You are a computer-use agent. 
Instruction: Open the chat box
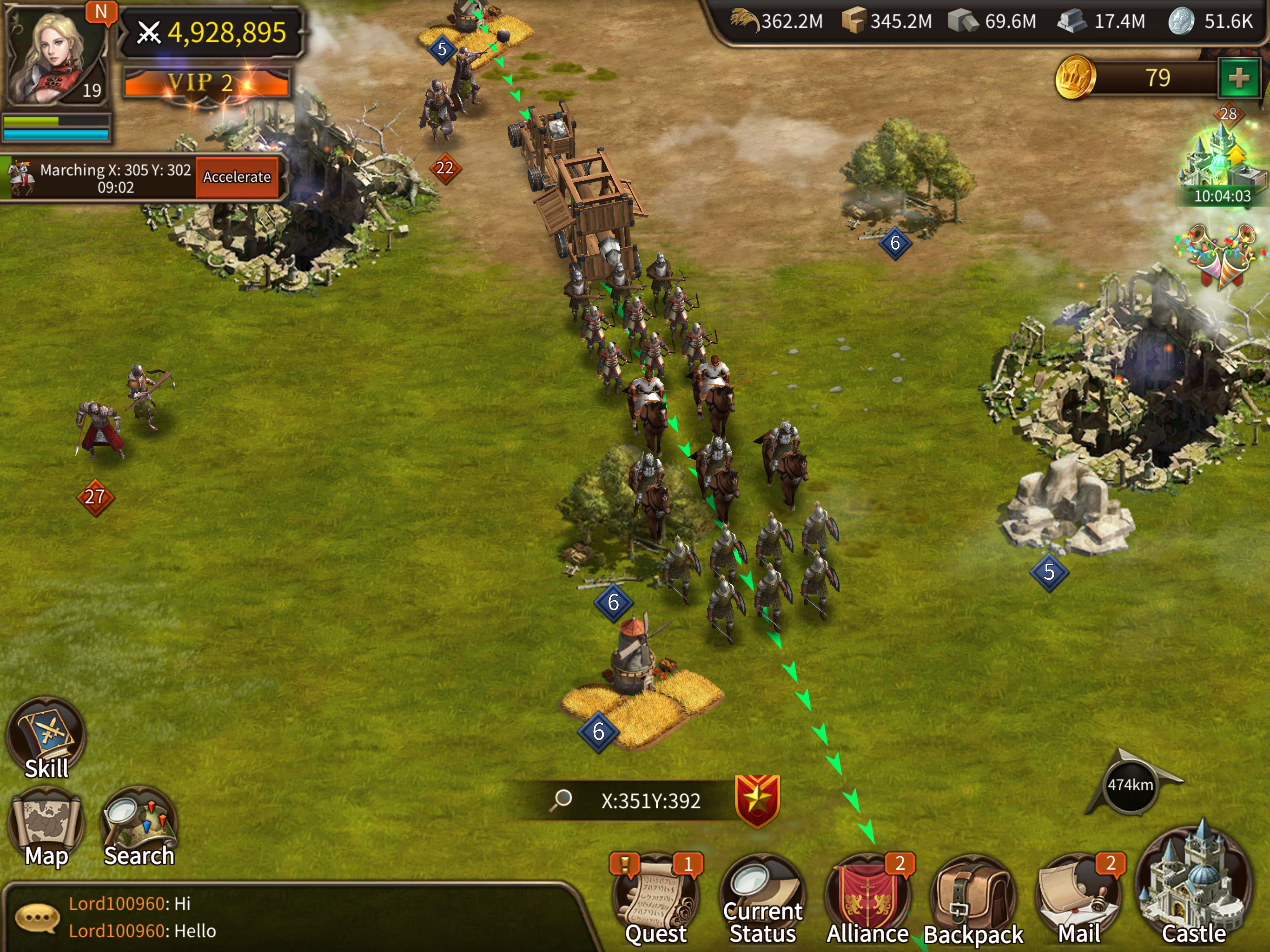287,918
